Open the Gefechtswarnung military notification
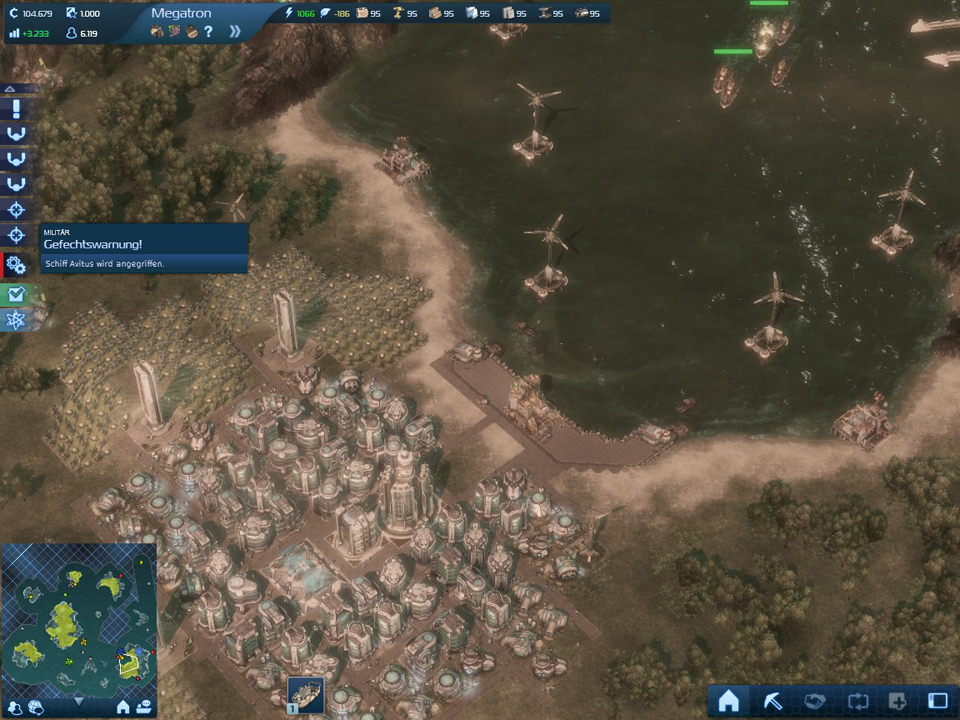960x720 pixels. (144, 248)
